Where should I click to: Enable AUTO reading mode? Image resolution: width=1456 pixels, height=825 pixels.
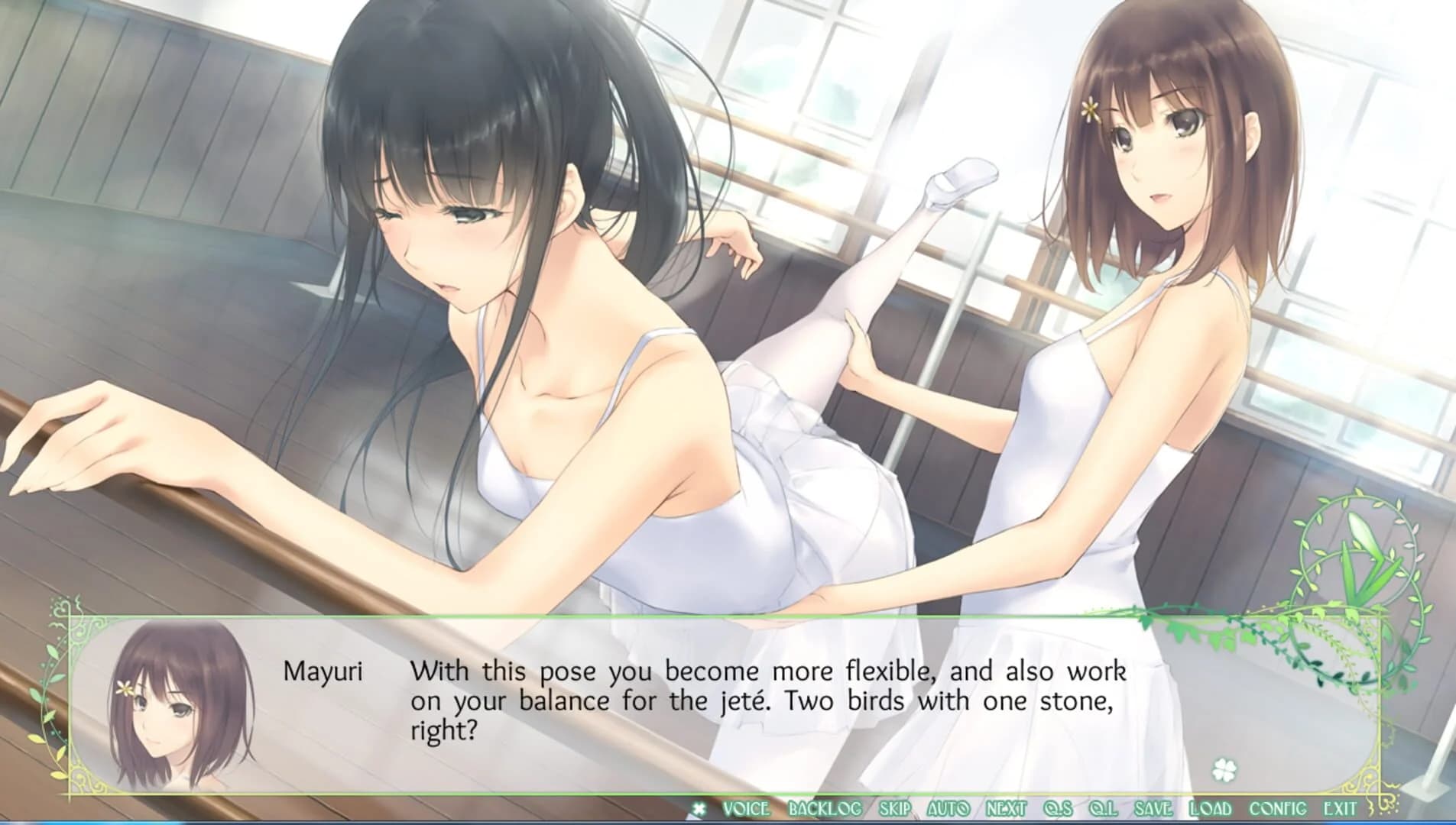click(x=950, y=807)
